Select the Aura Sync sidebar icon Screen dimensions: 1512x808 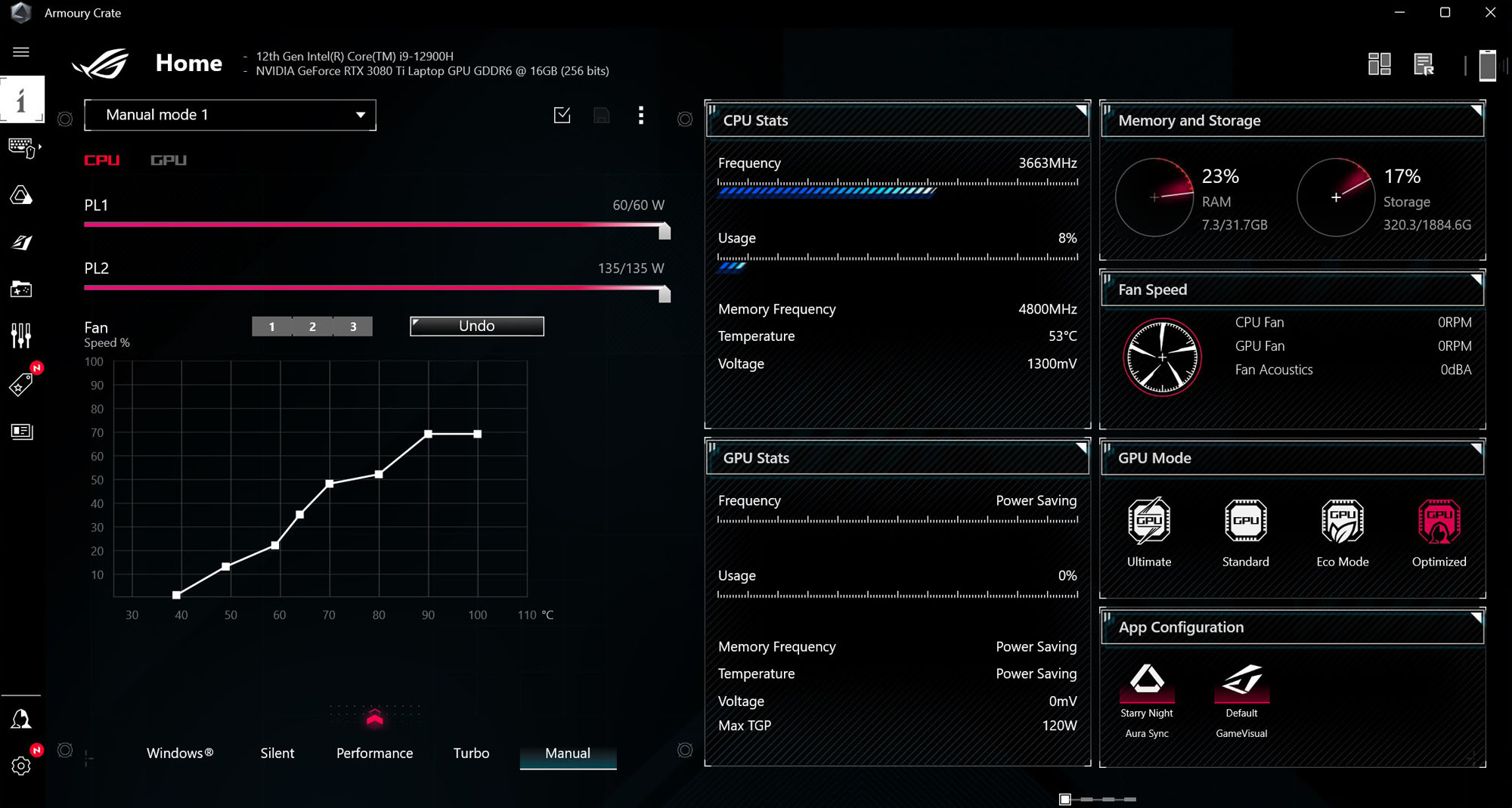coord(23,195)
